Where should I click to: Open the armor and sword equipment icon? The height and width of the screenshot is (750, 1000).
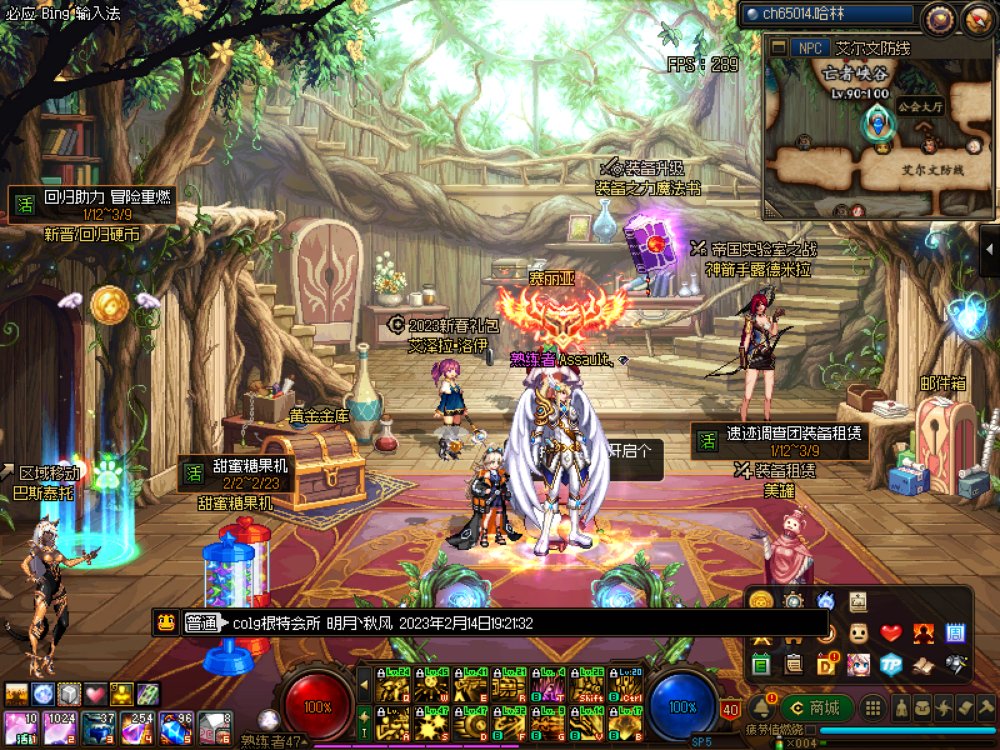(x=955, y=664)
